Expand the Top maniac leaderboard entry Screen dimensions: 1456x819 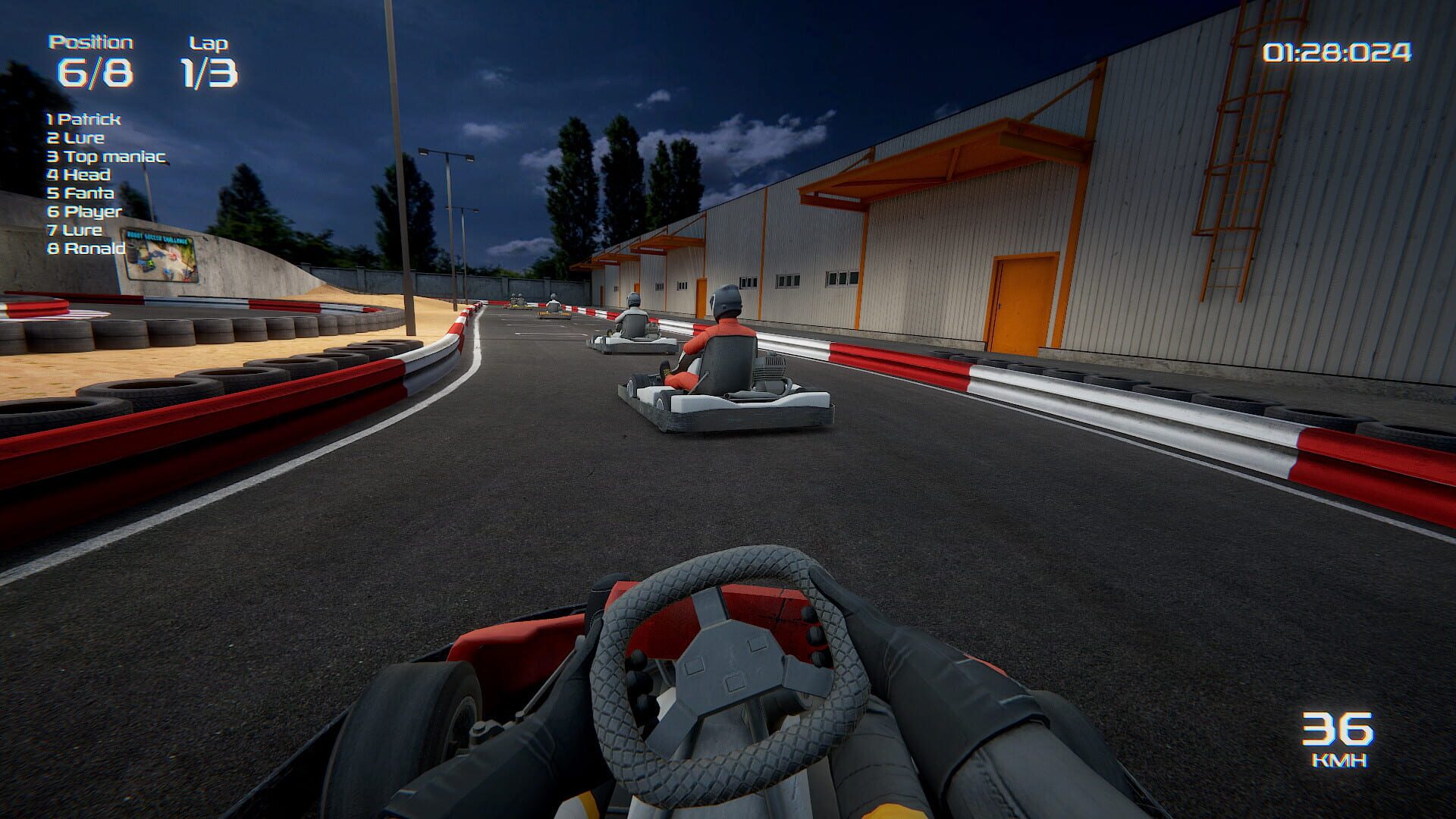pyautogui.click(x=106, y=156)
